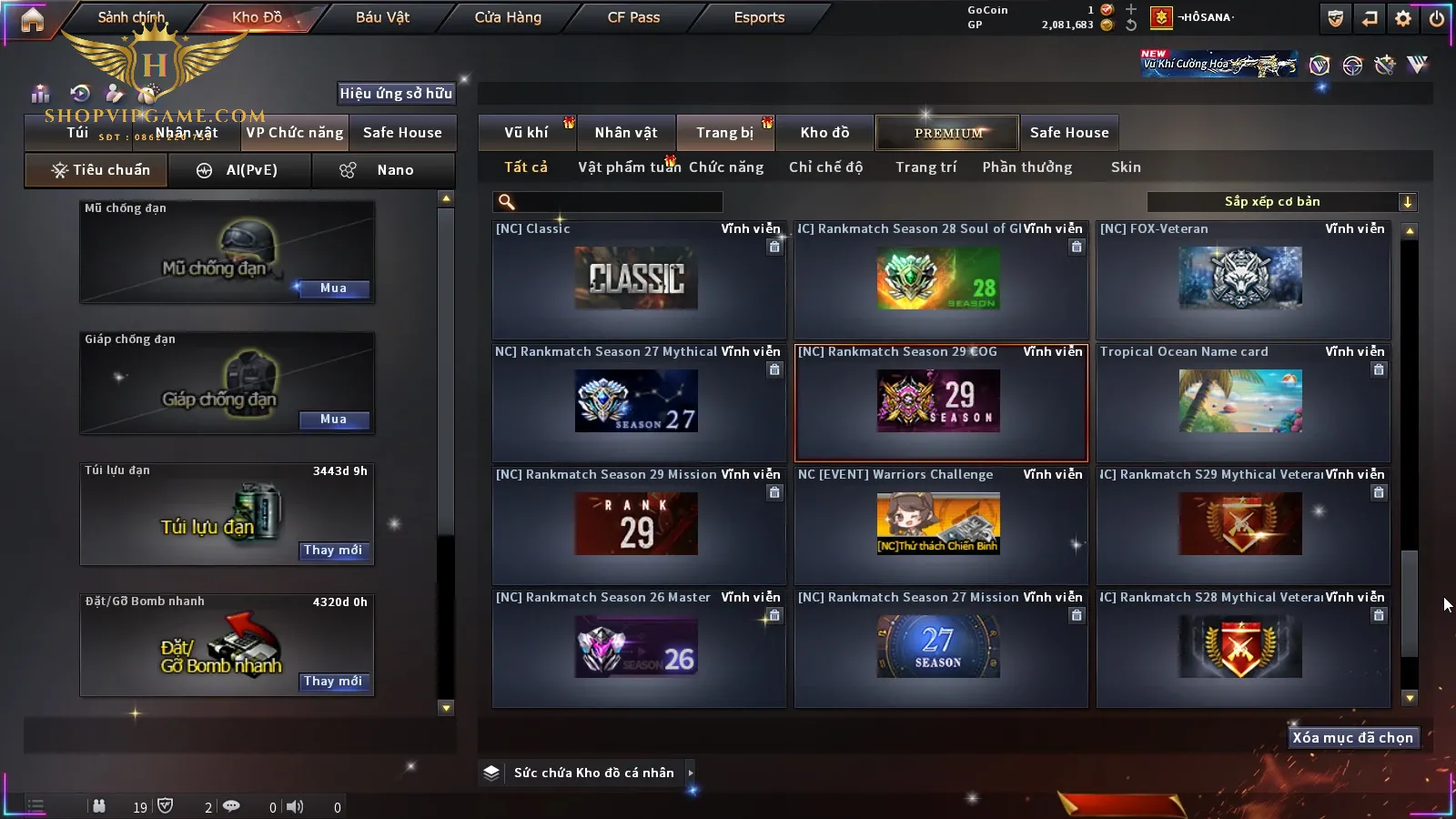Show the Tất cả filter
The height and width of the screenshot is (819, 1456).
[x=526, y=167]
